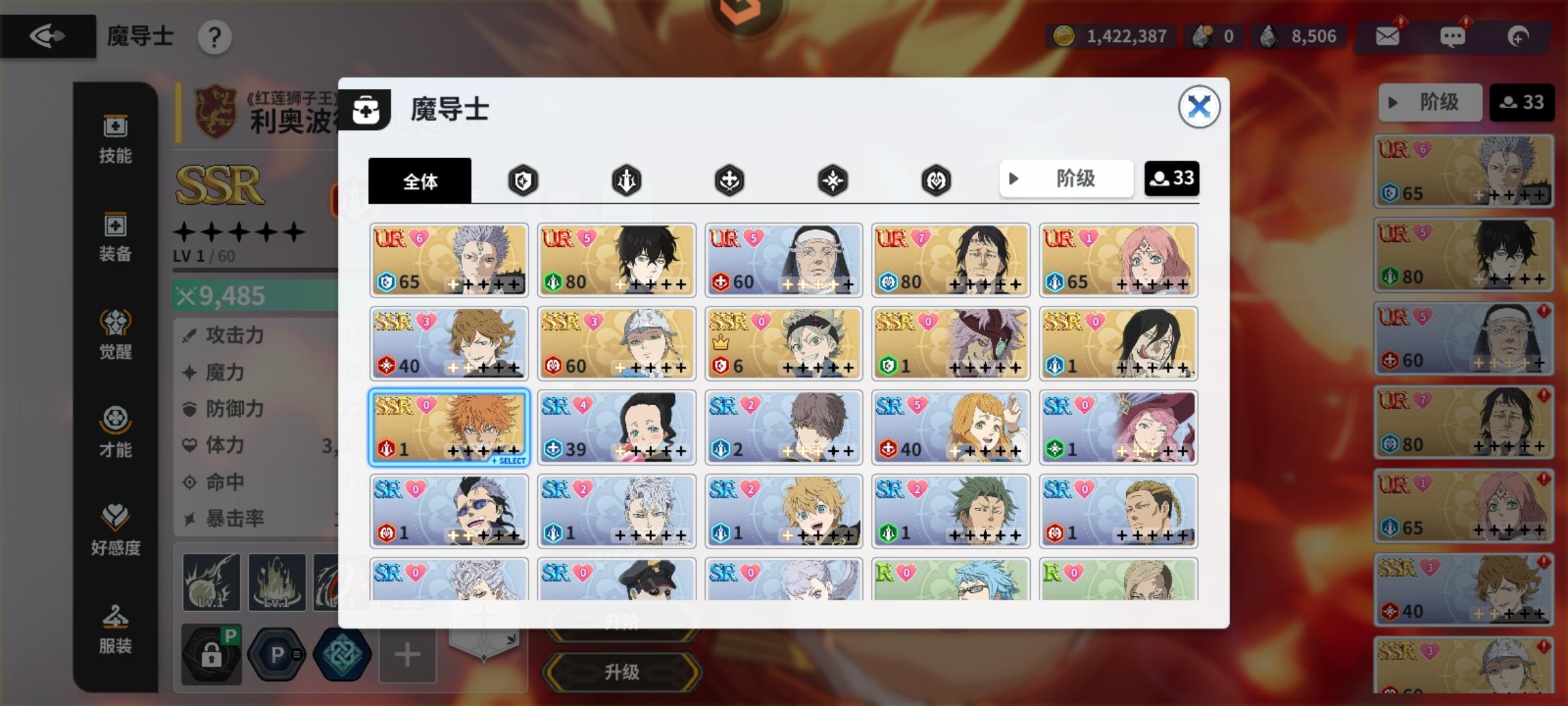This screenshot has height=706, width=1568.
Task: Expand the empty plus slot near potentials
Action: pos(405,654)
